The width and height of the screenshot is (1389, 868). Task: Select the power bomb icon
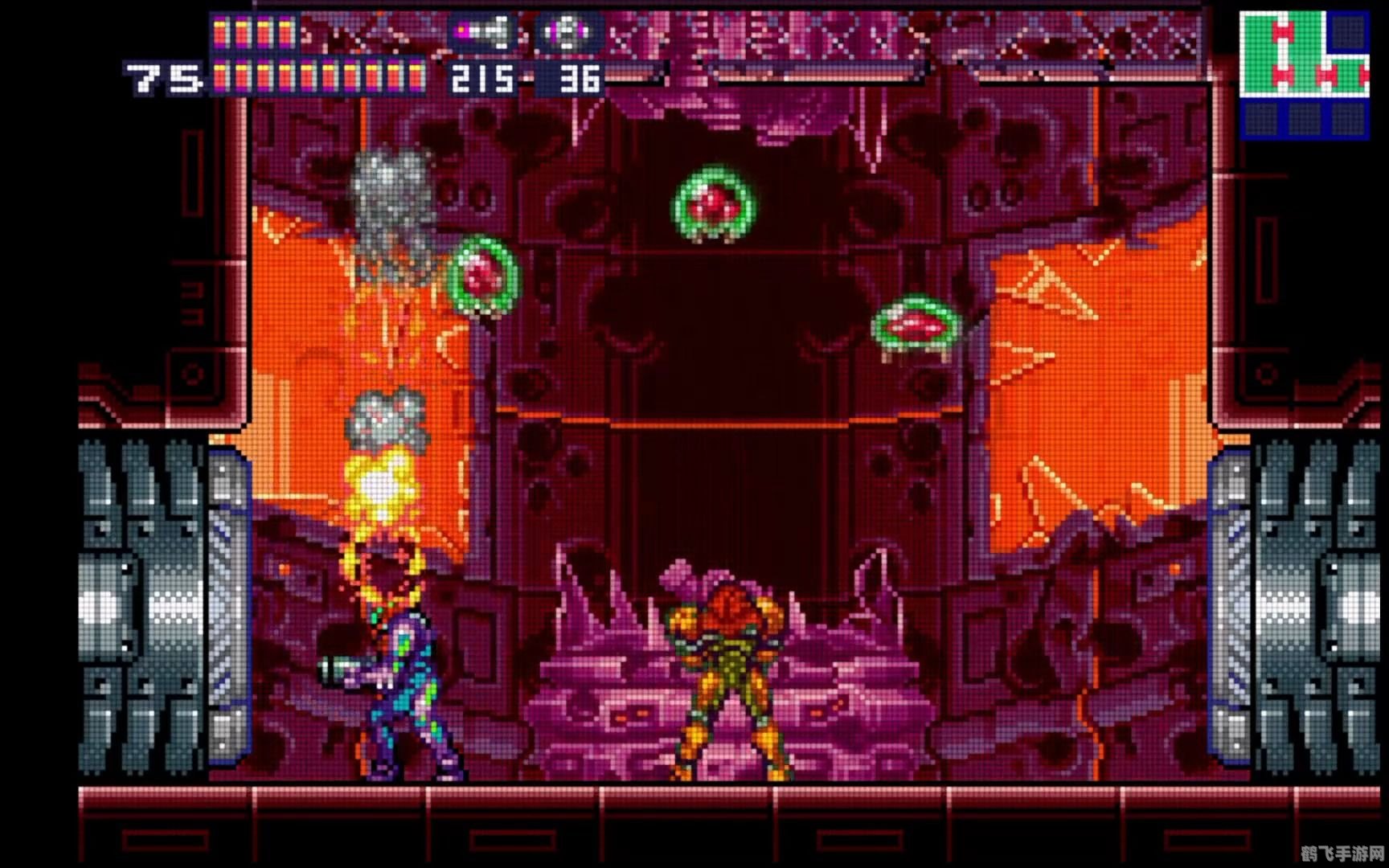click(569, 33)
